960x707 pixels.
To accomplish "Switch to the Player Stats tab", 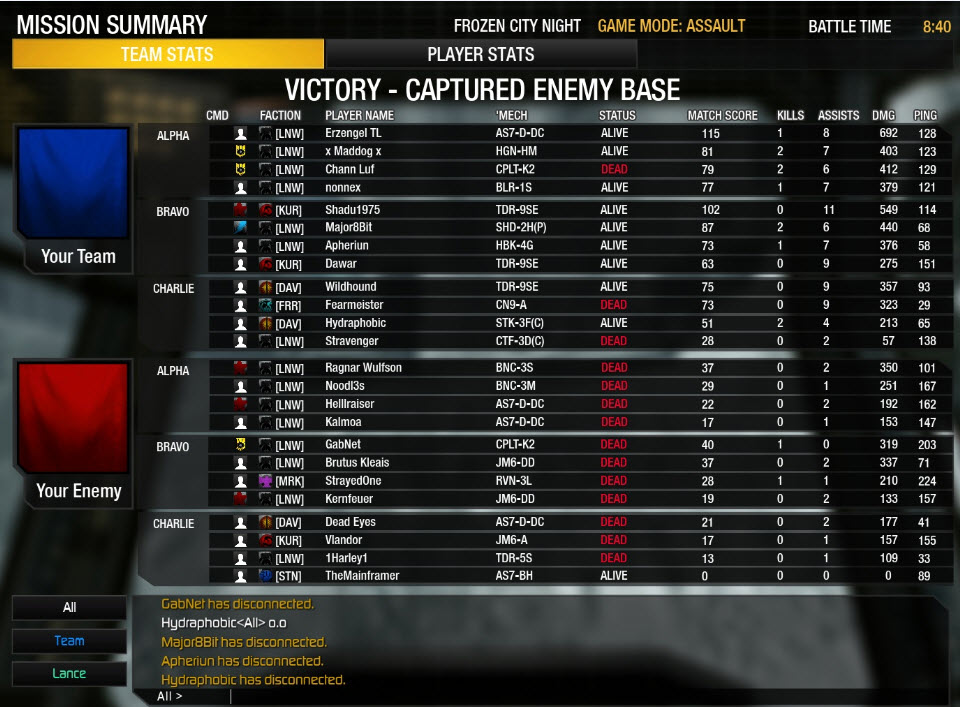I will click(x=481, y=54).
